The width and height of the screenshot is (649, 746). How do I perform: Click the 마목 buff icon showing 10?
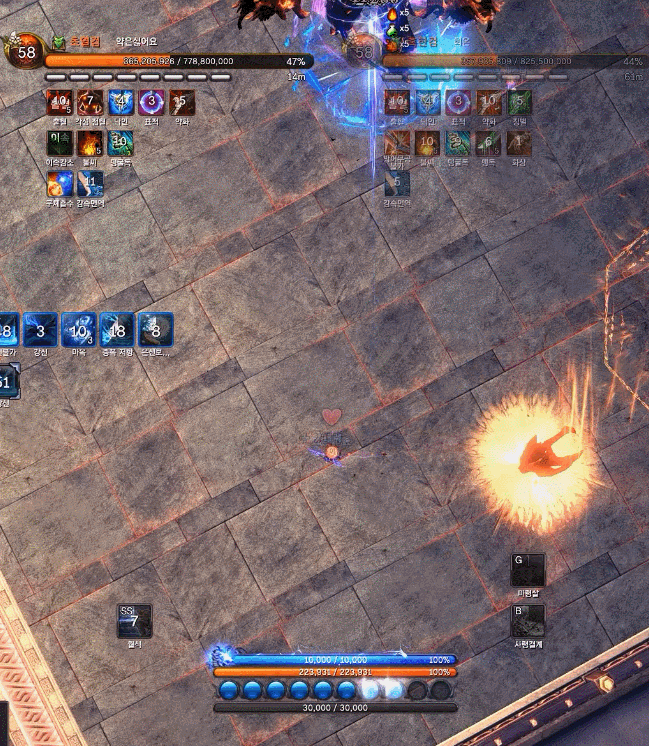click(x=79, y=330)
